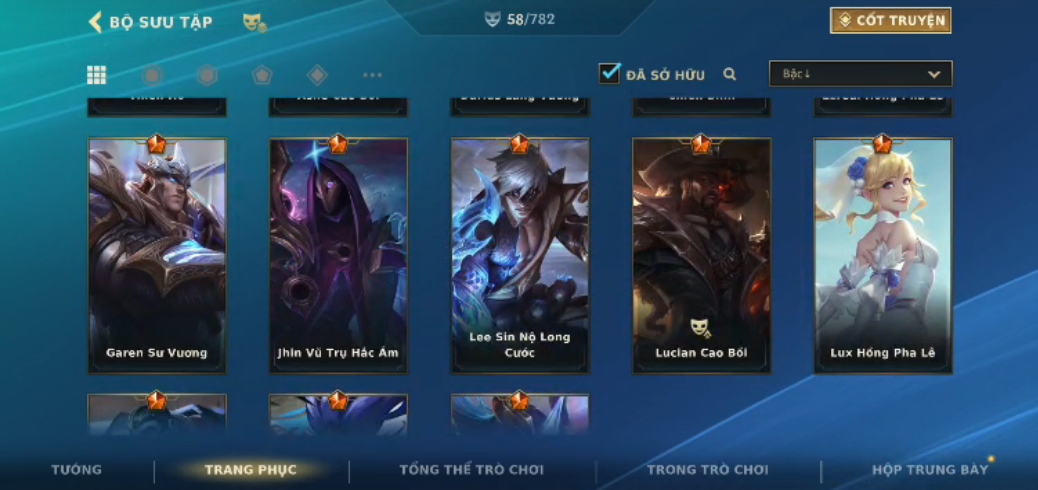Toggle the Đã Sở Hữu checkbox
The image size is (1038, 490).
pyautogui.click(x=609, y=74)
